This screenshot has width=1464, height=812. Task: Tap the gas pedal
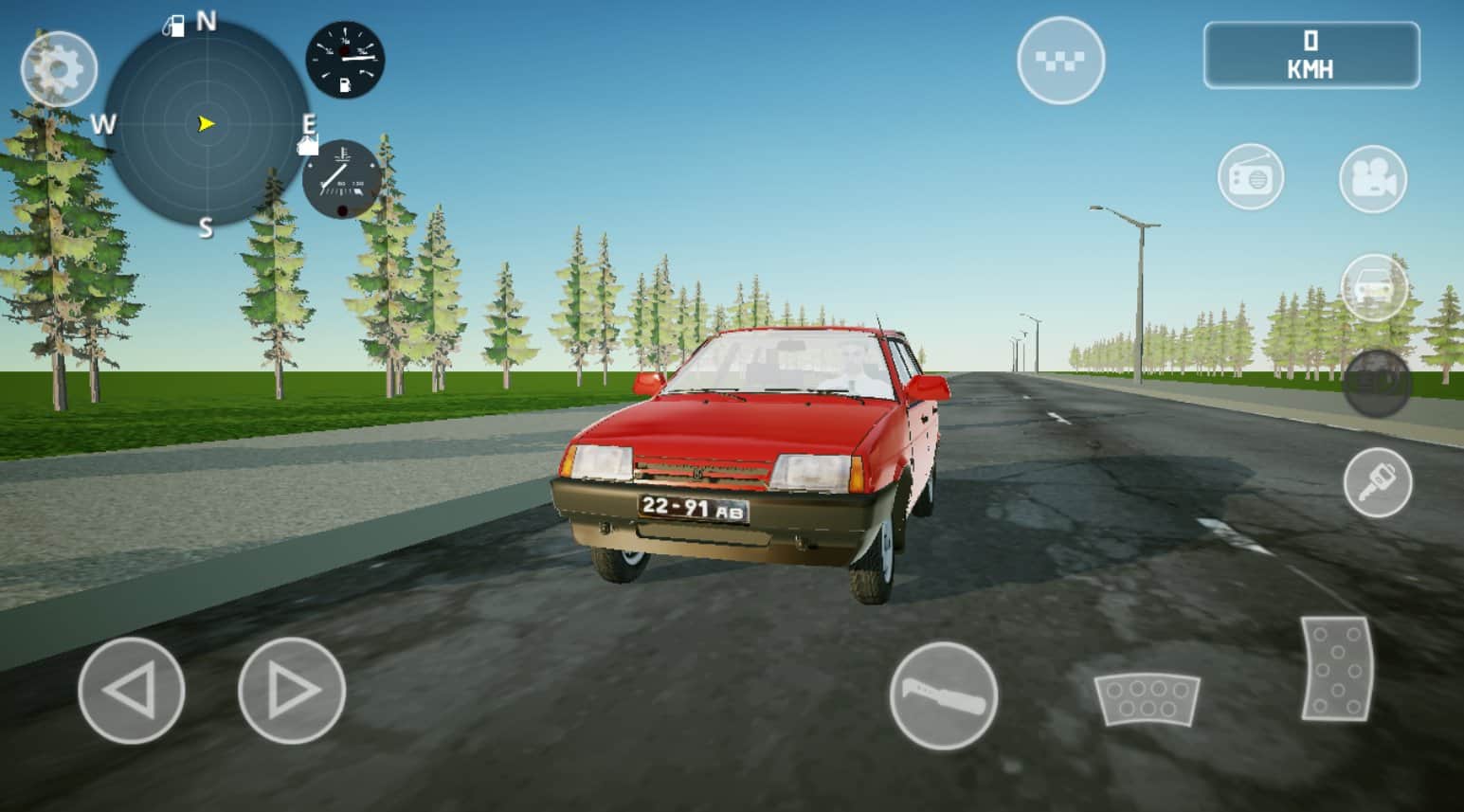coord(1337,668)
